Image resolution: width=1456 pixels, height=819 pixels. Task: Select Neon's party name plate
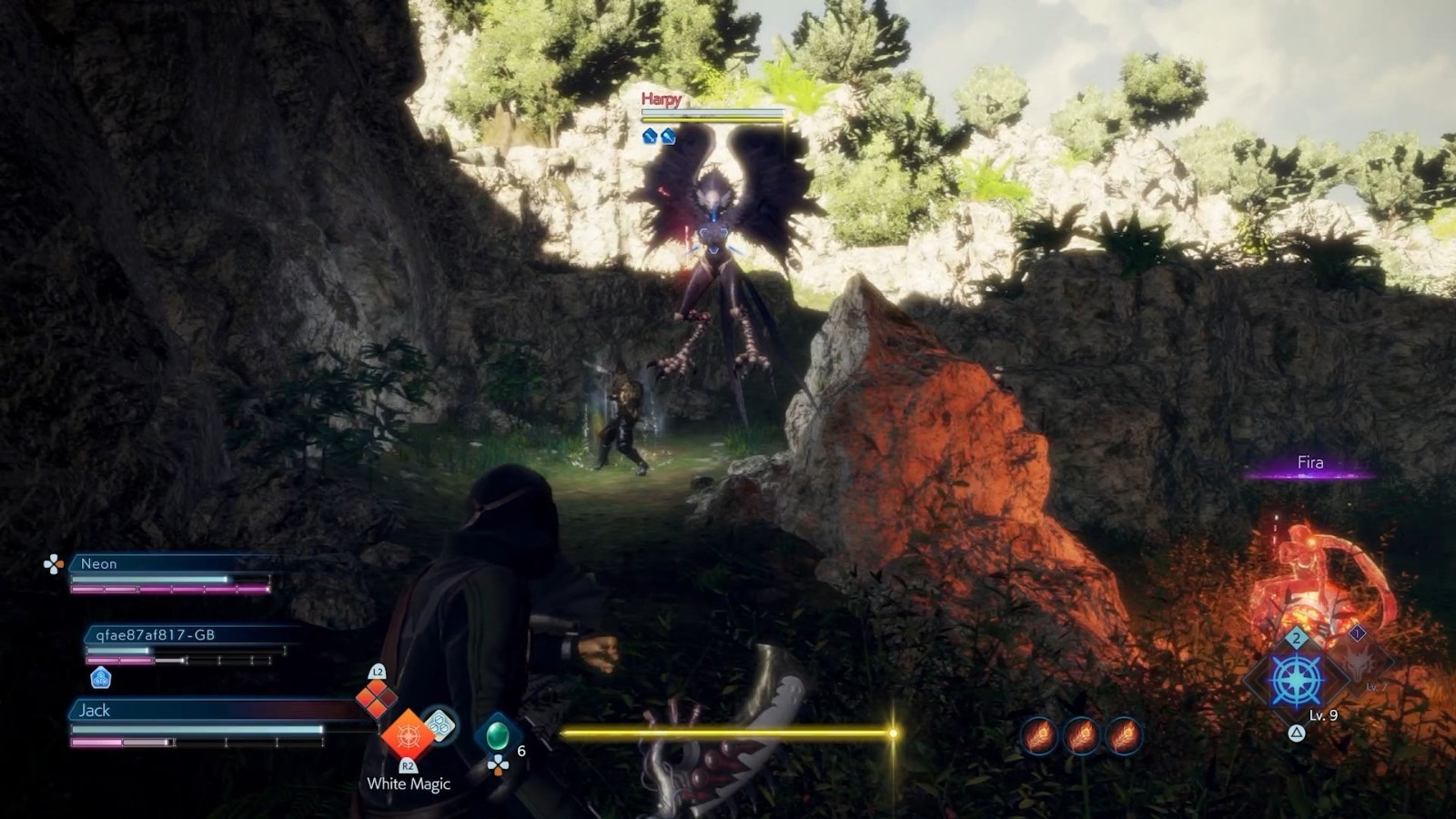click(x=98, y=564)
